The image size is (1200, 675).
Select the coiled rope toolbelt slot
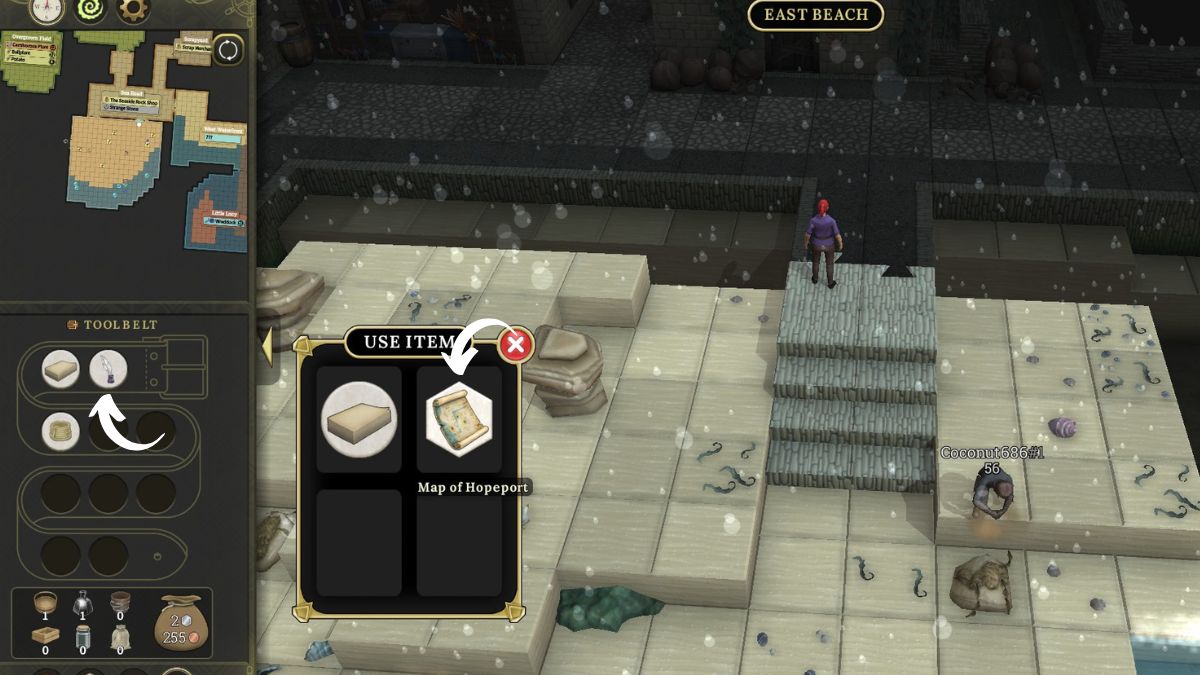pos(61,431)
